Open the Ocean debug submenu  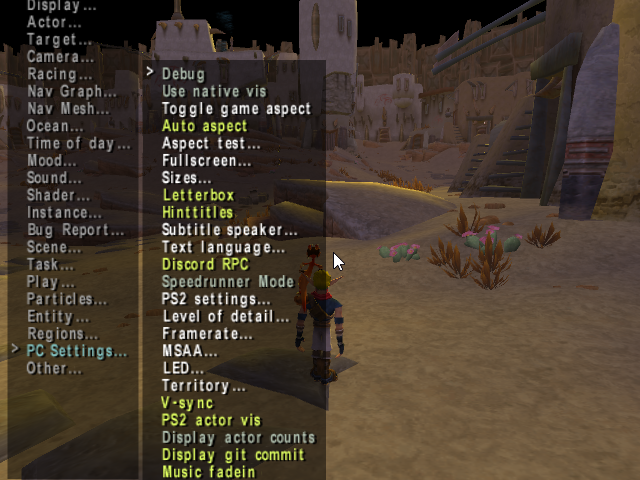[x=55, y=126]
